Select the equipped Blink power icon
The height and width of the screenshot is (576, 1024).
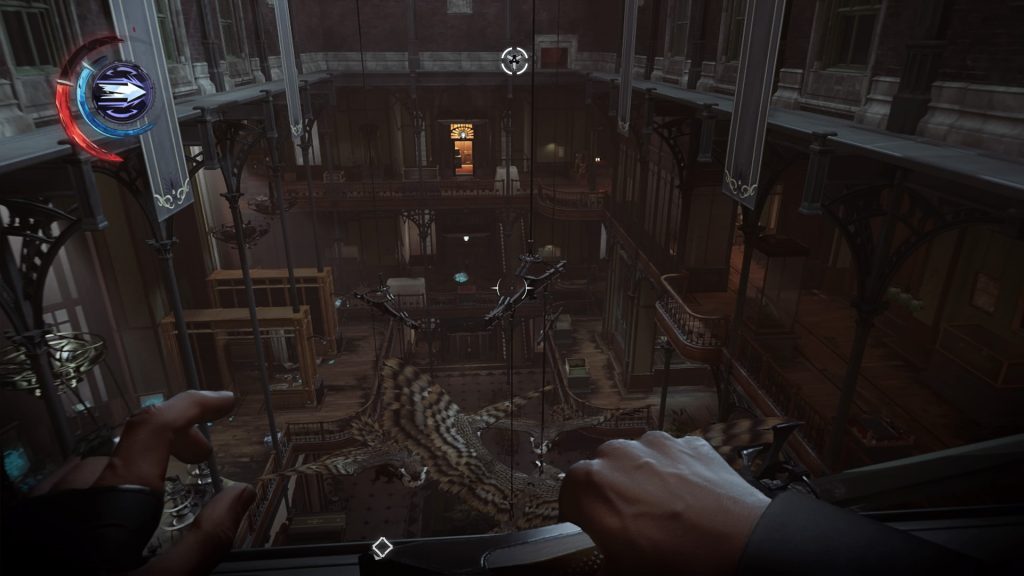(x=120, y=93)
